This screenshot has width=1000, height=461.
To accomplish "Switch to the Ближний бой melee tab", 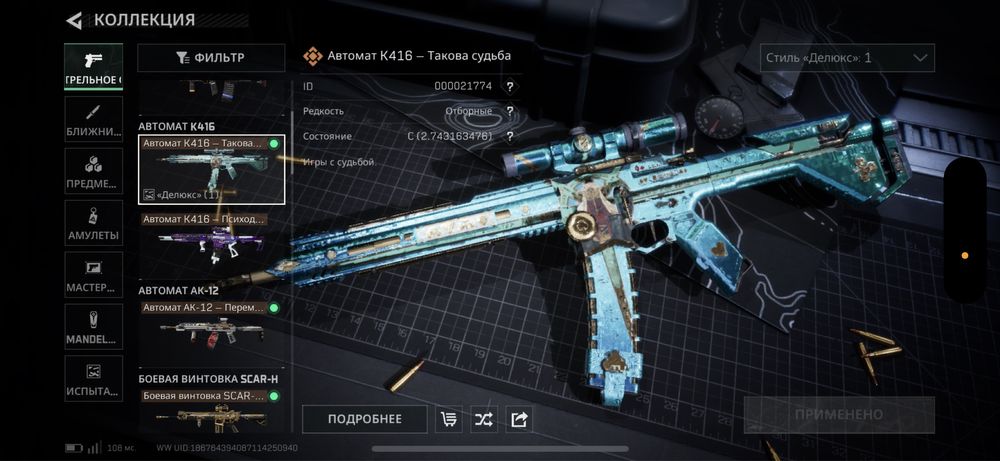I will pyautogui.click(x=94, y=118).
